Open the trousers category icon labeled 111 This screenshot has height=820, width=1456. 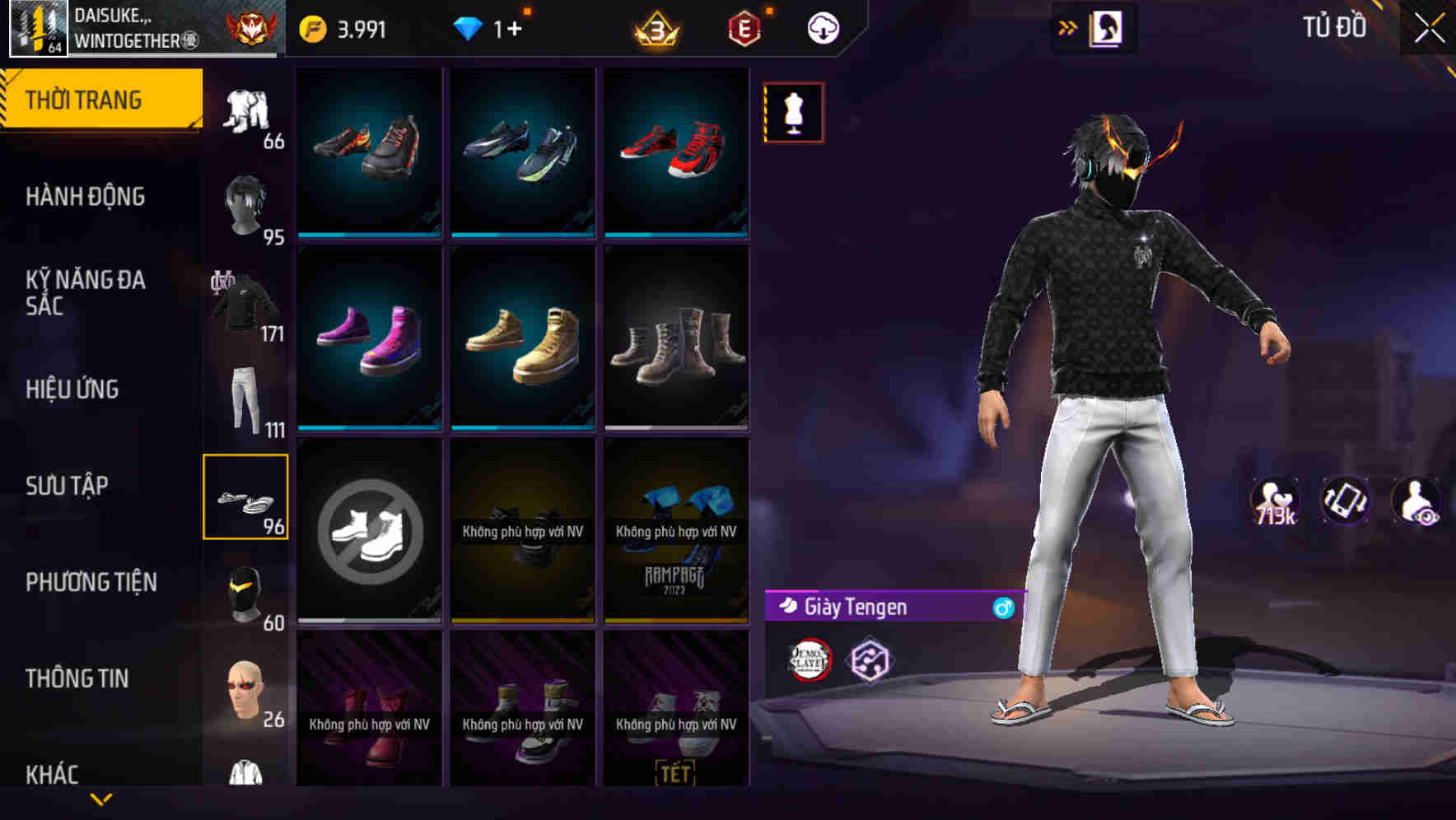[x=246, y=393]
